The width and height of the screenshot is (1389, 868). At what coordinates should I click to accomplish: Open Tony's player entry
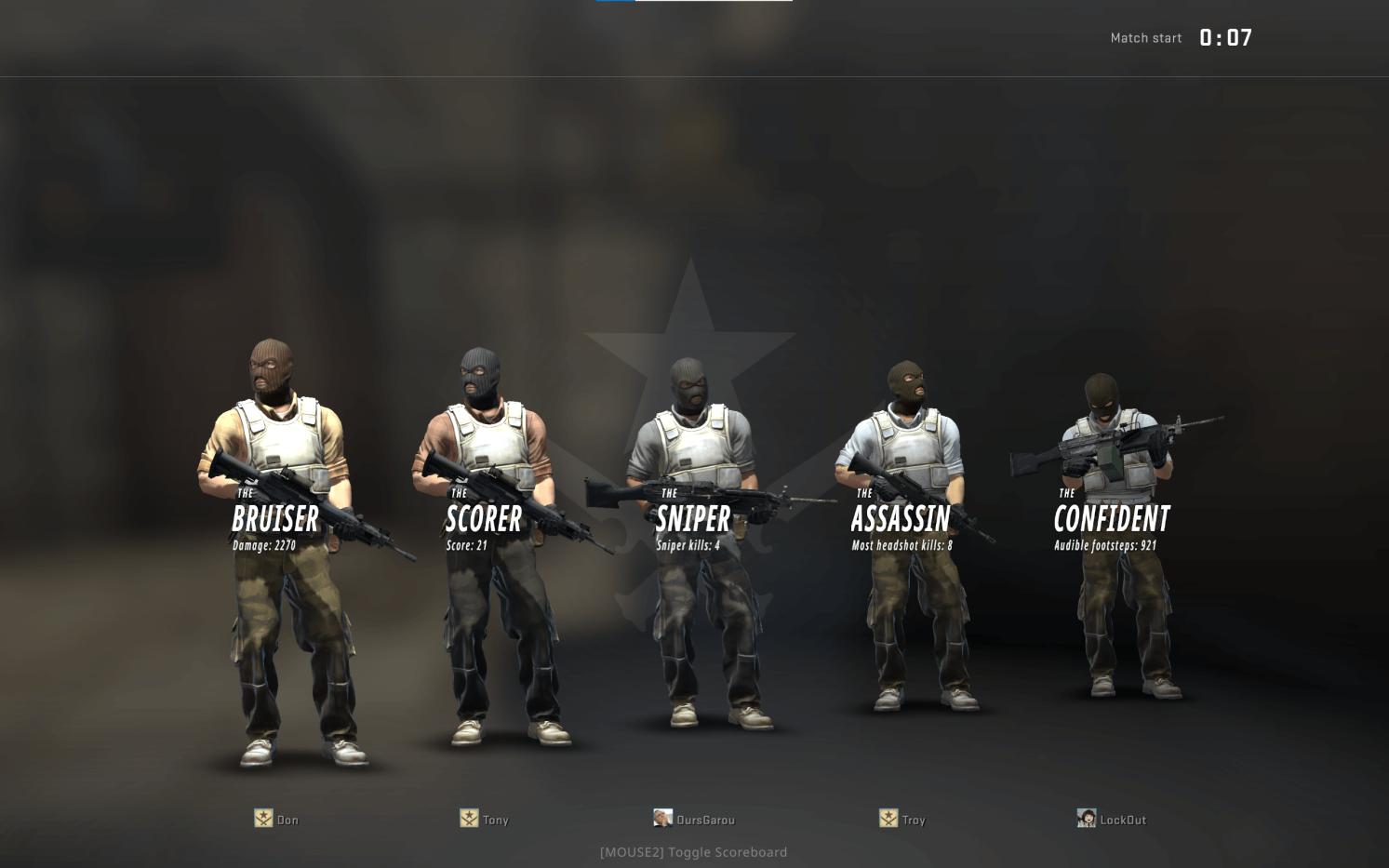click(x=495, y=820)
